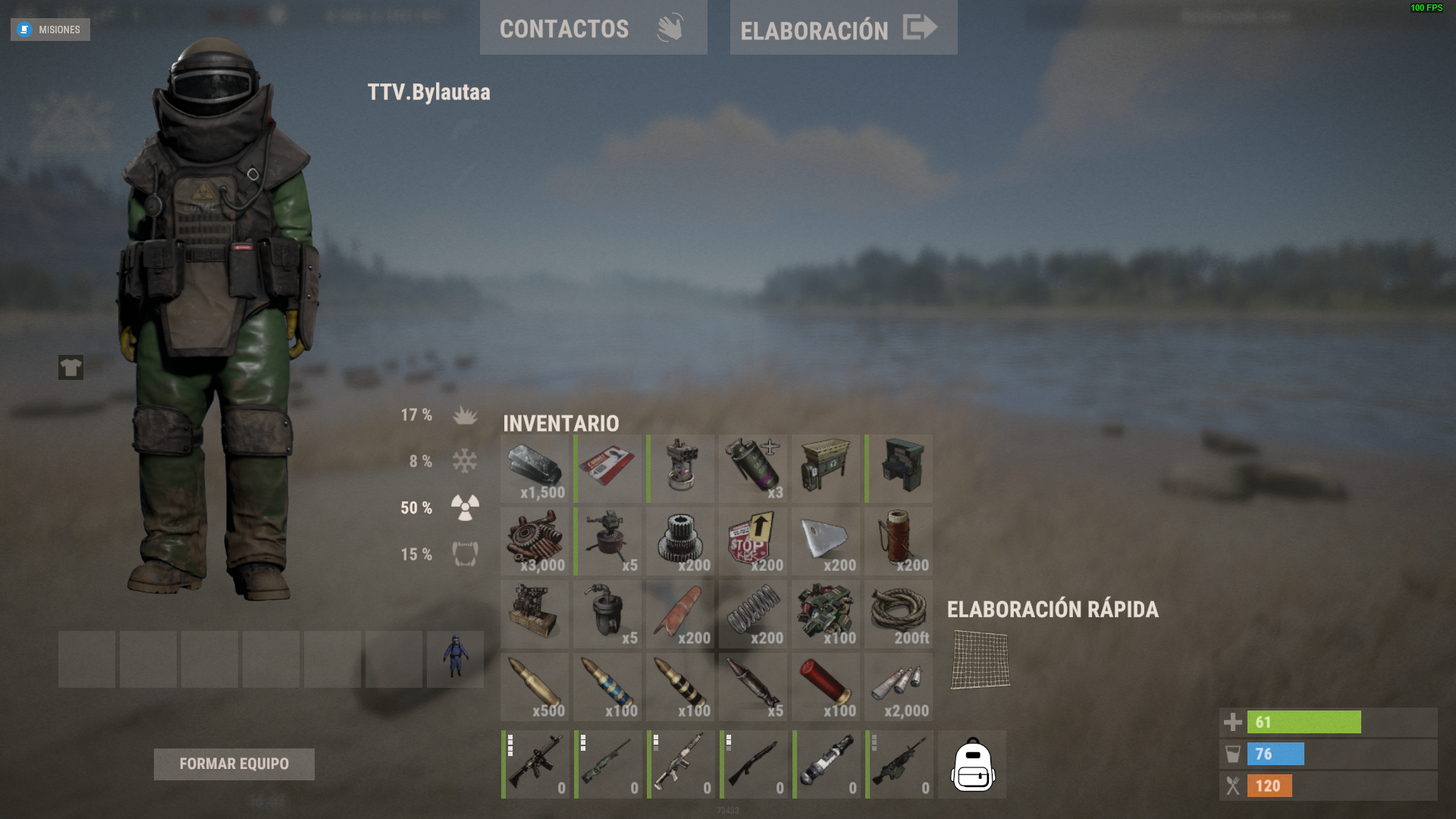Select the metal ingots stack x1,500
The width and height of the screenshot is (1456, 819).
coord(535,469)
